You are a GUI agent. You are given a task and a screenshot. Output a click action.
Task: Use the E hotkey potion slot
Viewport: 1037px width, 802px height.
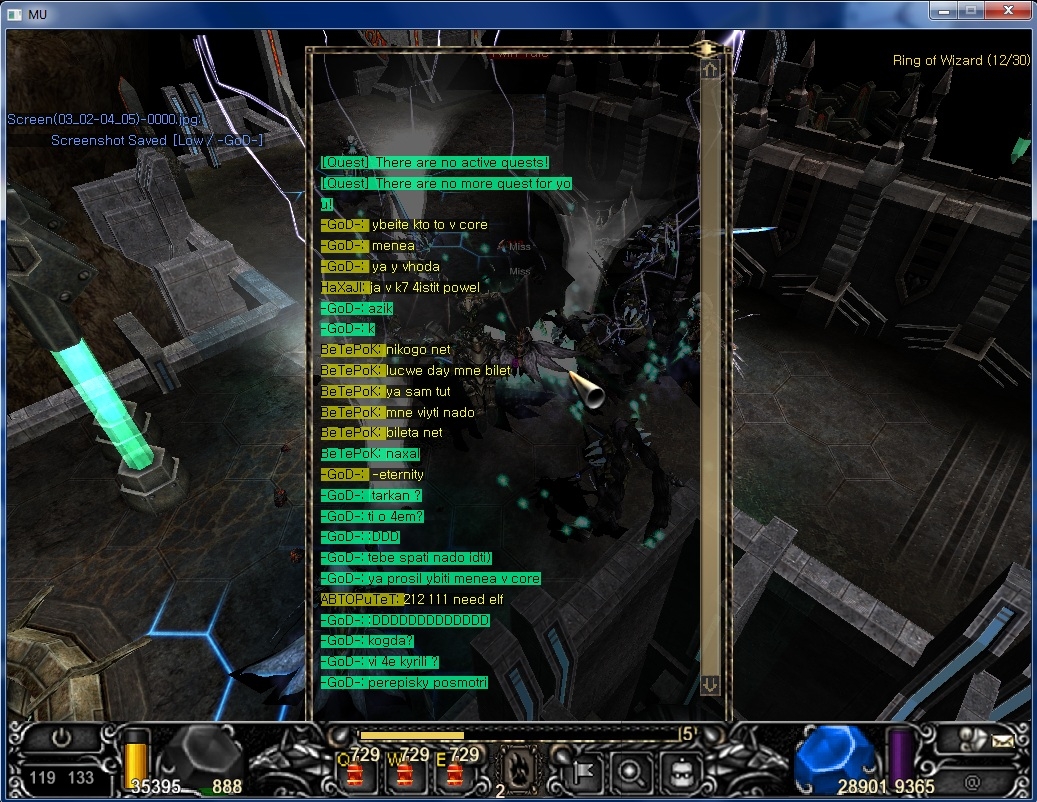click(x=456, y=771)
